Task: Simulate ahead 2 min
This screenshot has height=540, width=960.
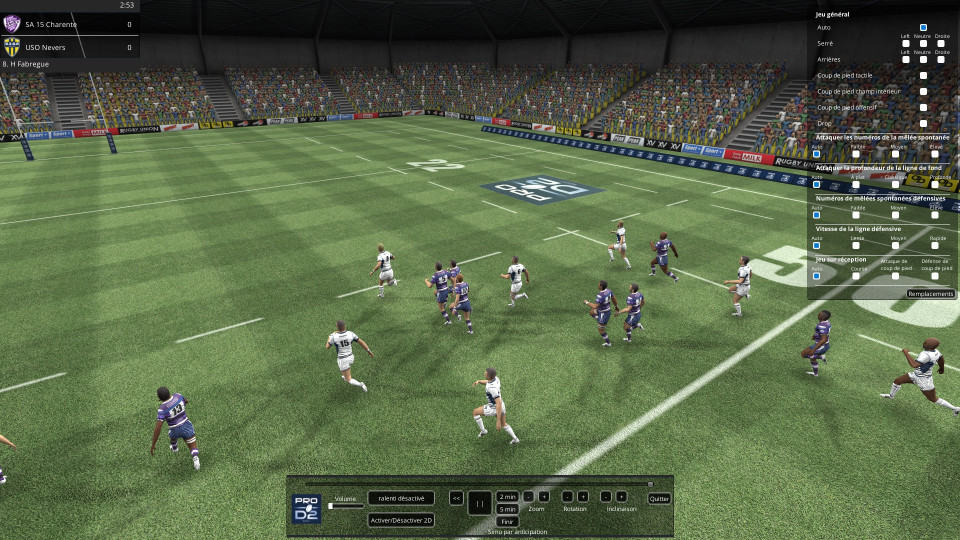Action: (x=507, y=496)
